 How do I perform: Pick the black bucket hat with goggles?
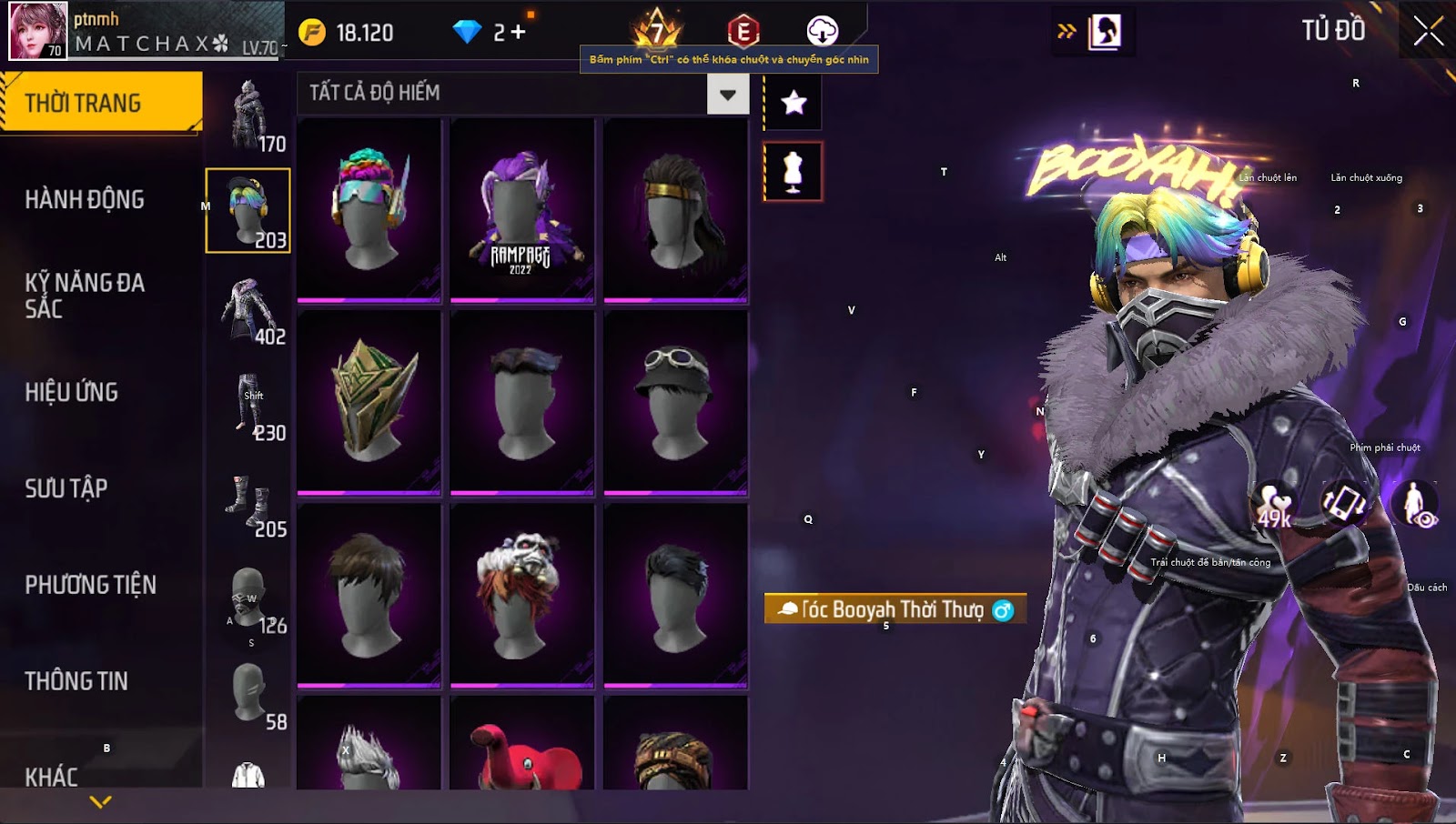(675, 402)
